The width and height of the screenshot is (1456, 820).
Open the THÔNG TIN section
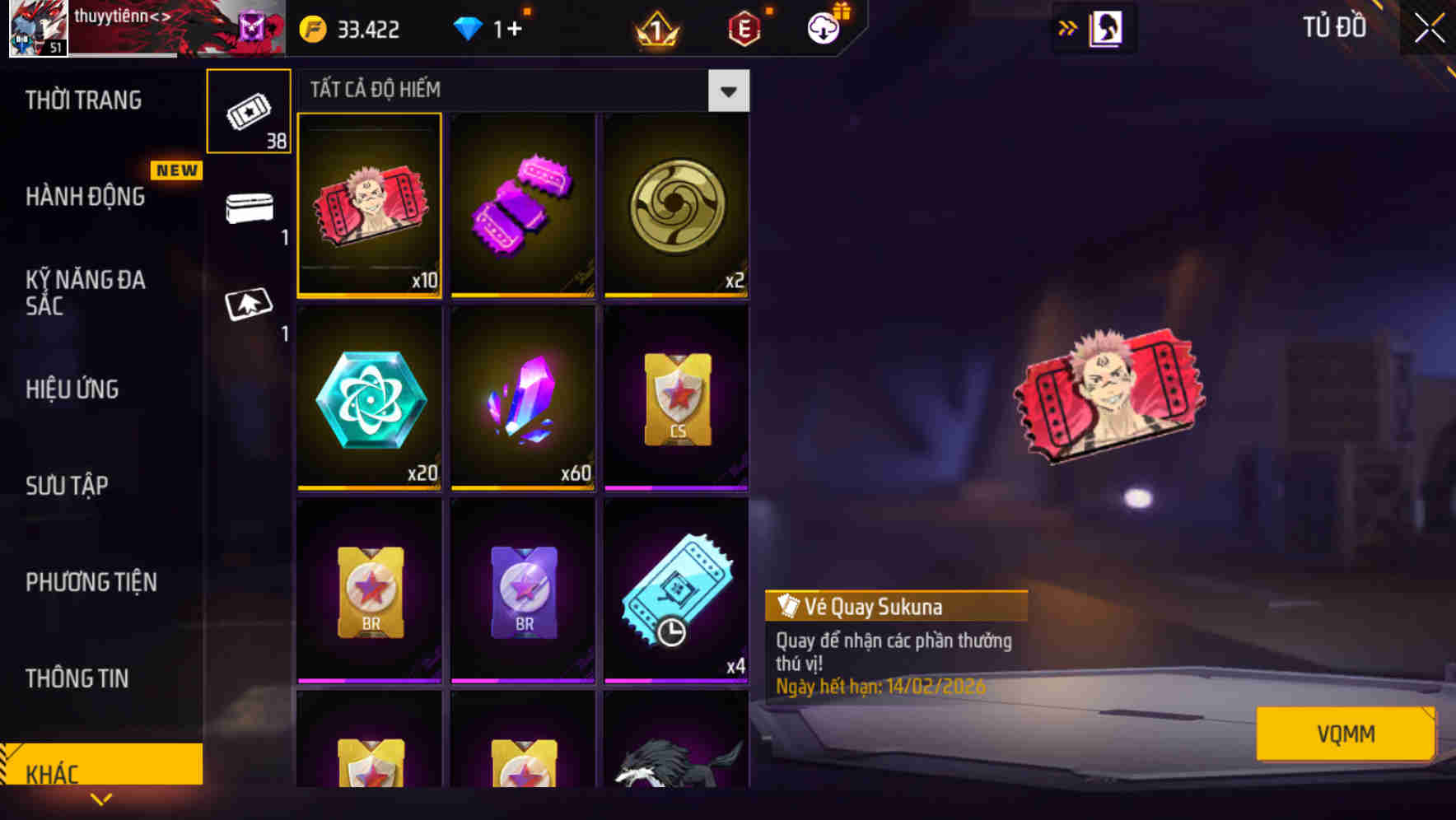[x=76, y=680]
